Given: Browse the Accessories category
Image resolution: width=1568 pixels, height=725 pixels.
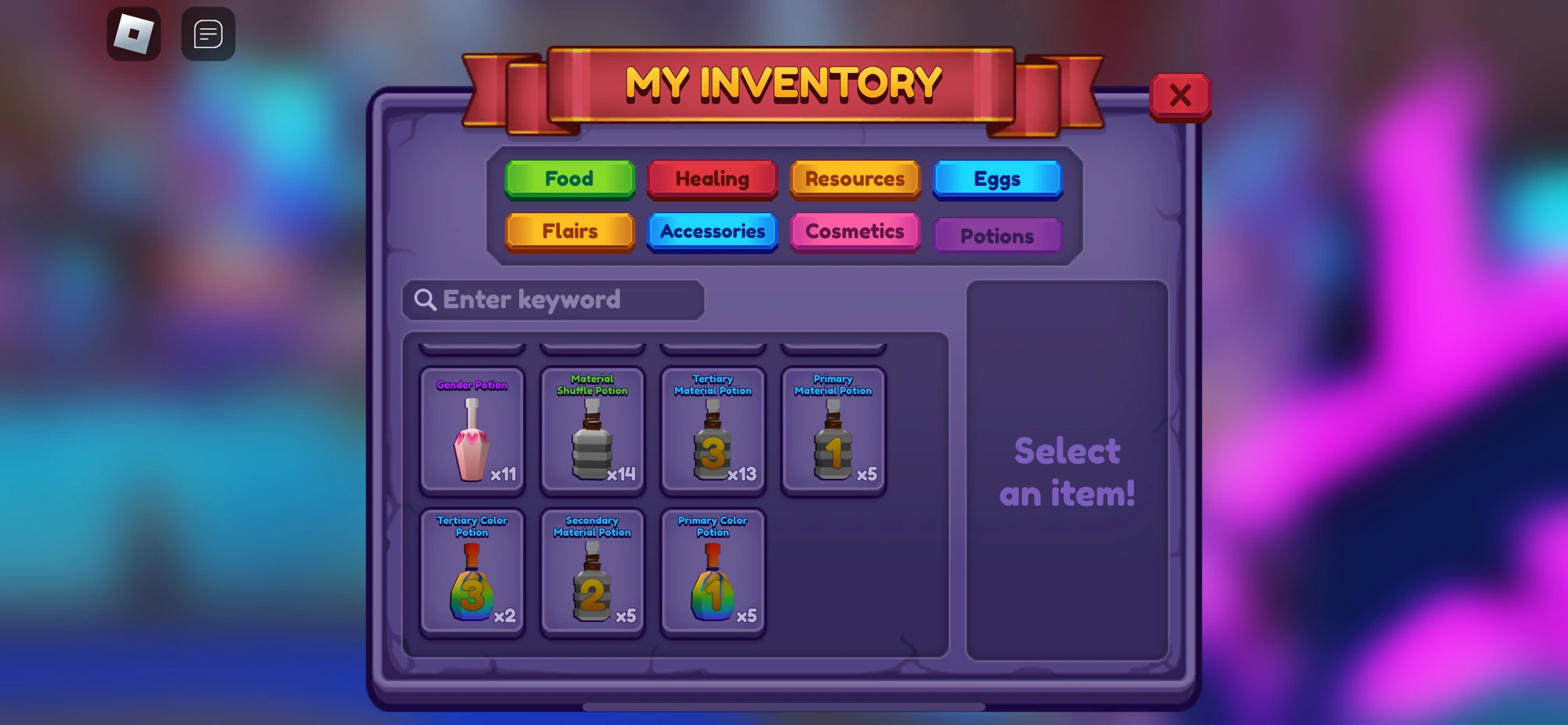Looking at the screenshot, I should (712, 231).
